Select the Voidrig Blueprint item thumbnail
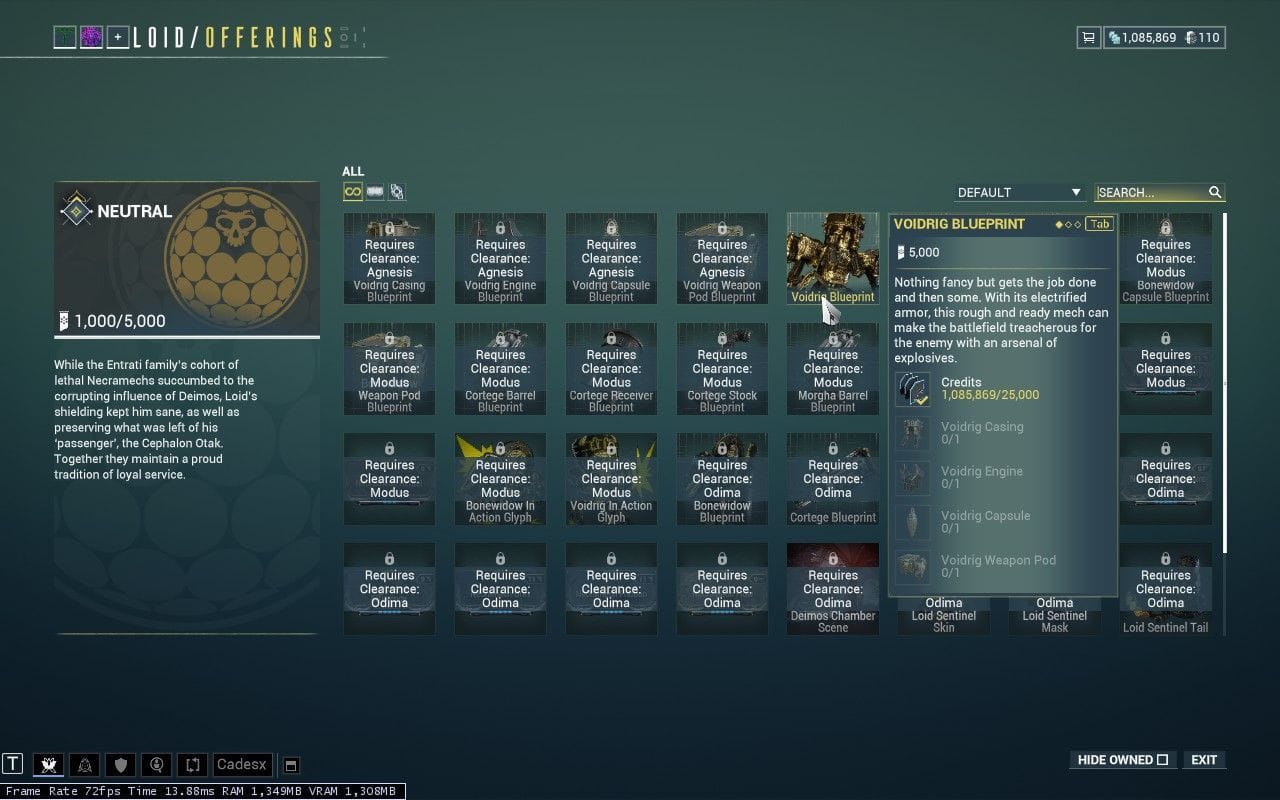Viewport: 1280px width, 800px height. click(x=832, y=255)
